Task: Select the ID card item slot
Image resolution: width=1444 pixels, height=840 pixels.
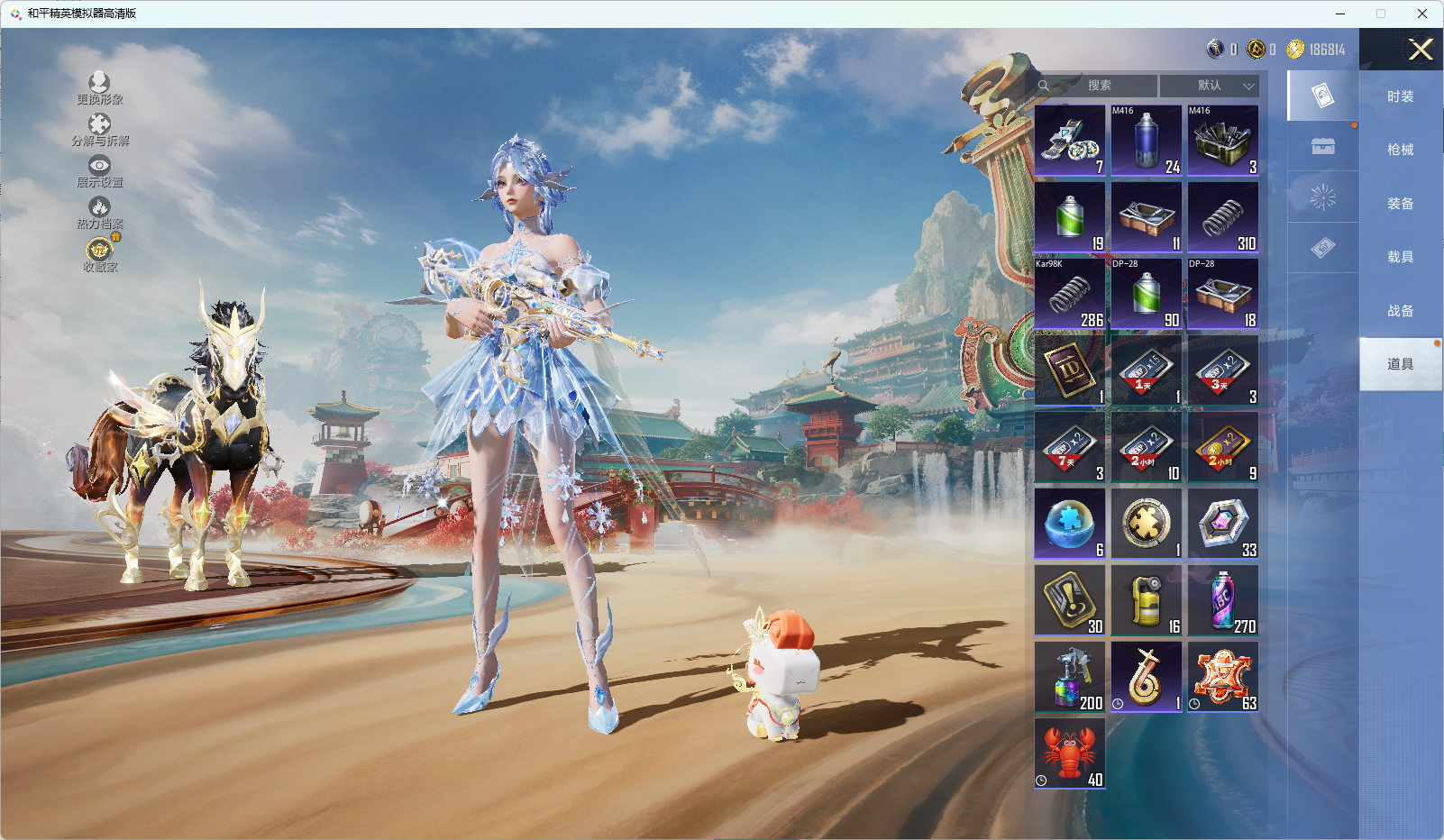Action: coord(1070,370)
